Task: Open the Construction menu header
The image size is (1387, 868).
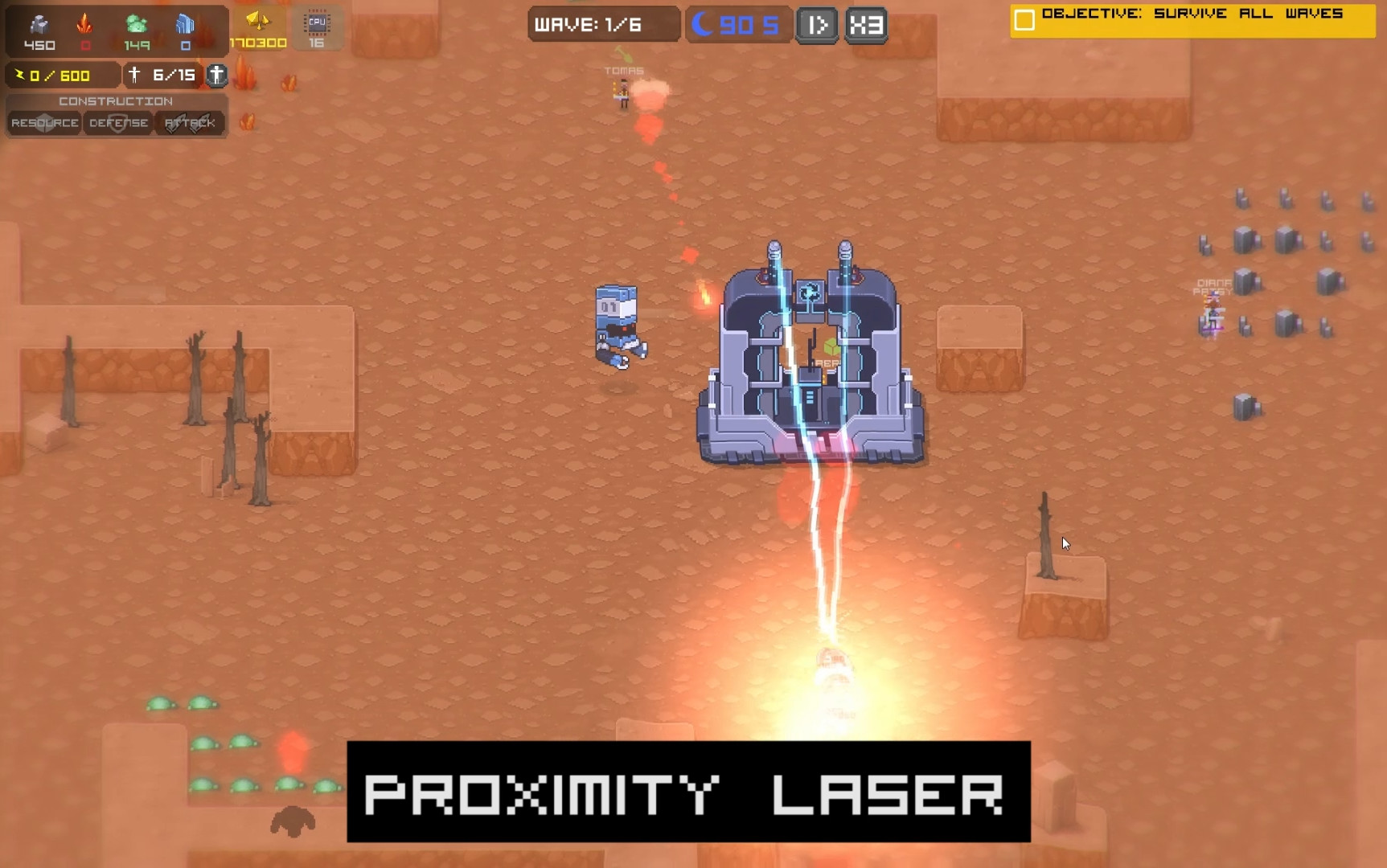Action: tap(116, 101)
